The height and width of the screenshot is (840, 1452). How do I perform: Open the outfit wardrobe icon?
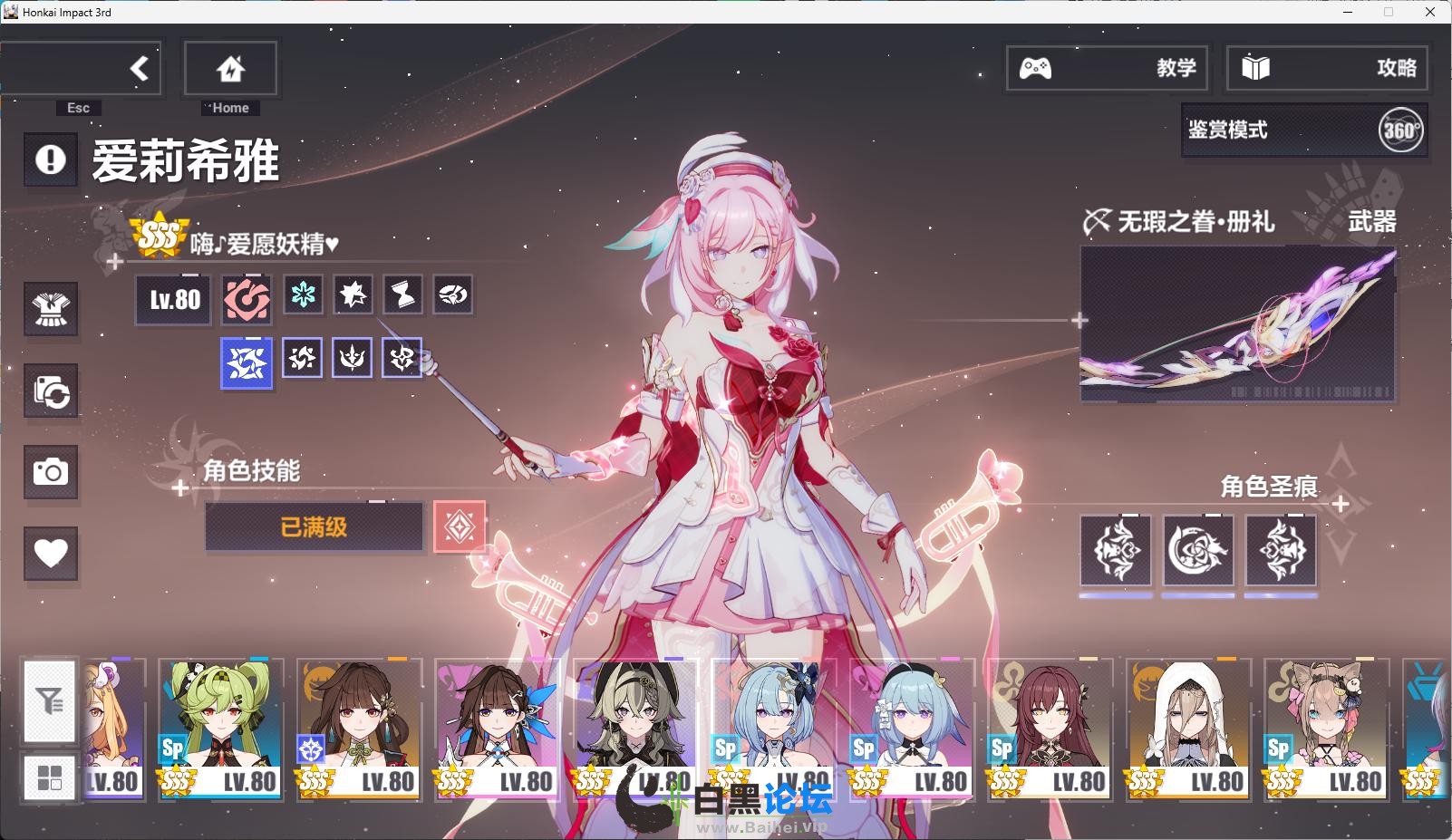pos(51,309)
